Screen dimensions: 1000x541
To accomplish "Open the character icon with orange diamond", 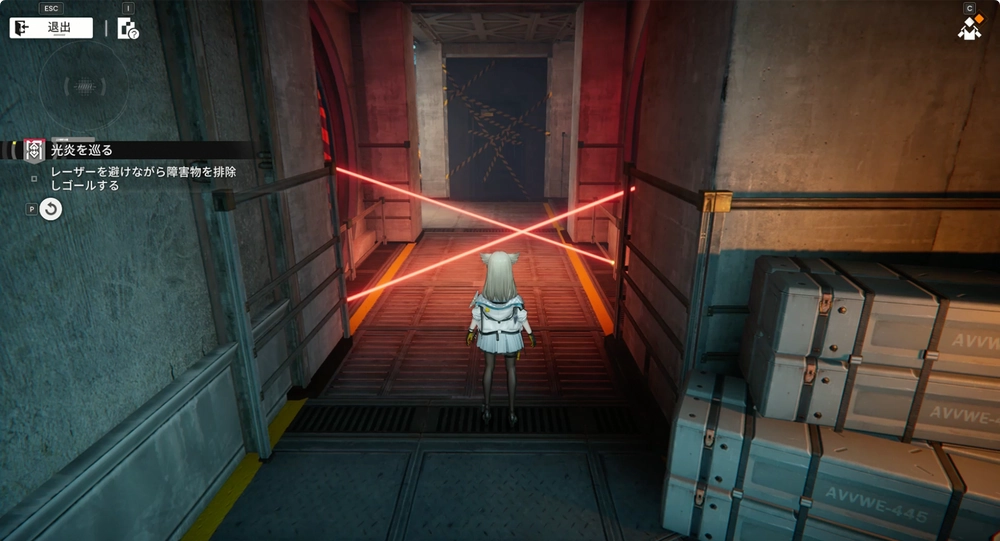I will click(x=969, y=29).
